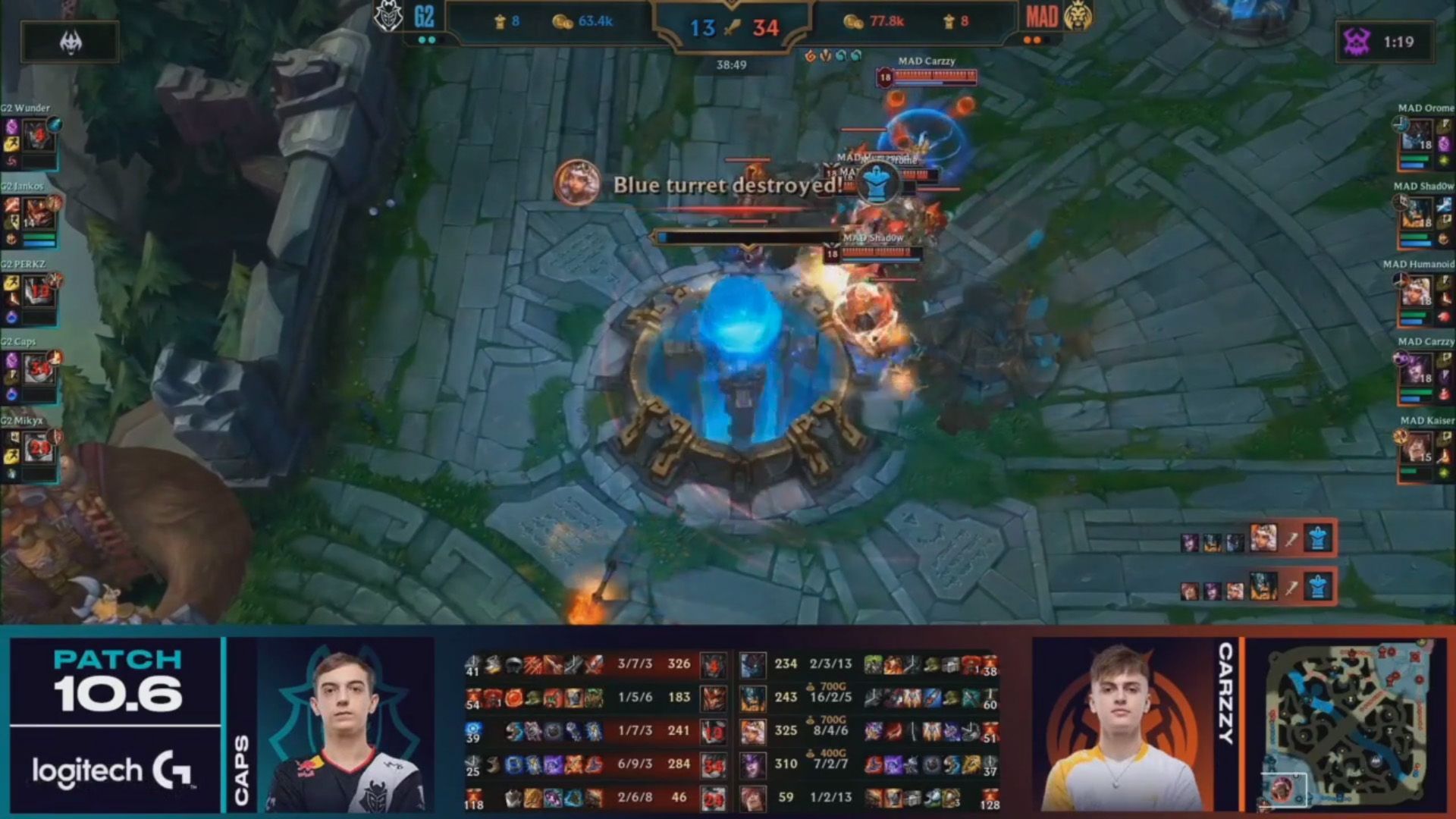Click G2 Jankos's health bar on his player frame
This screenshot has height=819, width=1456.
point(39,237)
